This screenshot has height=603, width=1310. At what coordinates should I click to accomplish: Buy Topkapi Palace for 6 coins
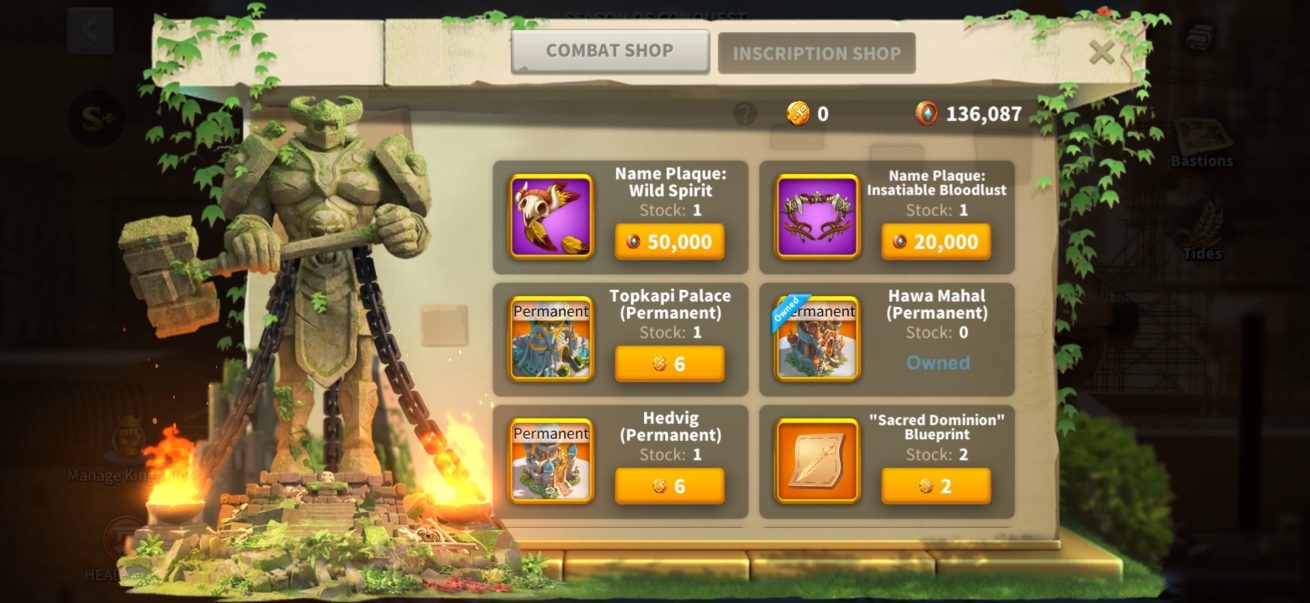pyautogui.click(x=669, y=364)
